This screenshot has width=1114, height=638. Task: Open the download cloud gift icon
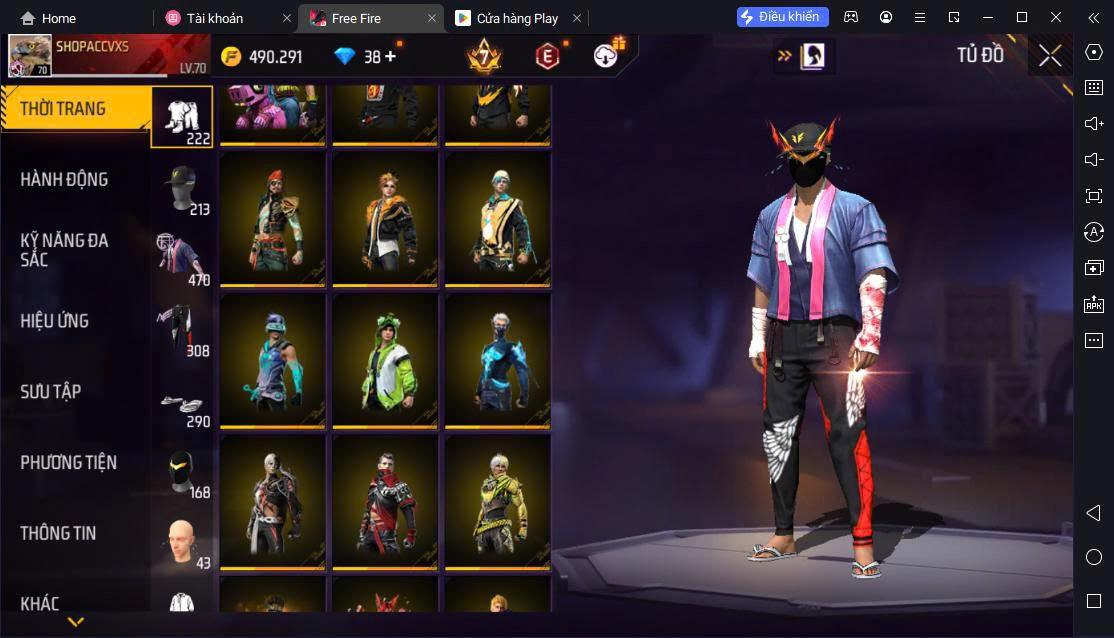(606, 56)
